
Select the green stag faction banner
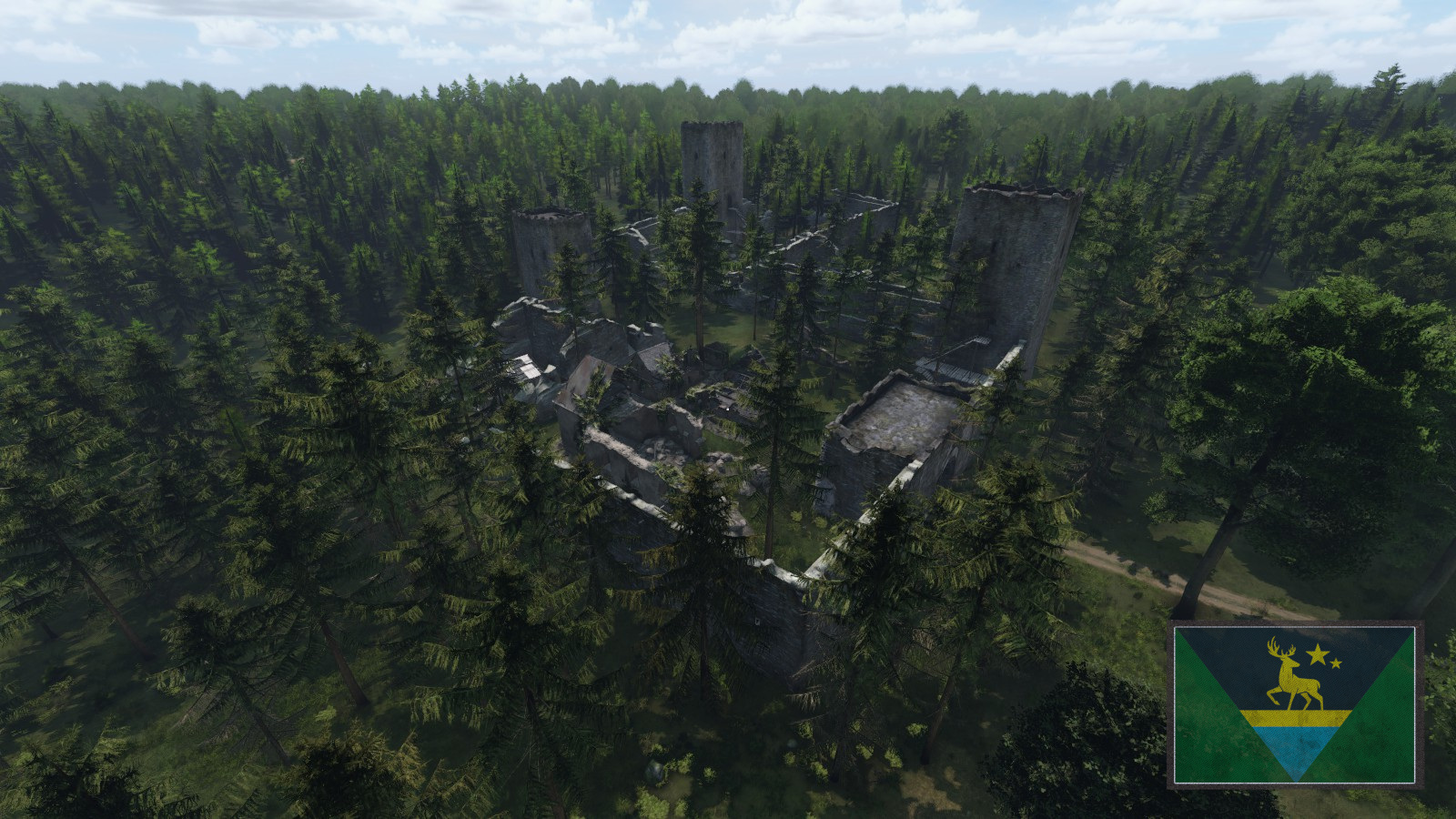pyautogui.click(x=1294, y=703)
